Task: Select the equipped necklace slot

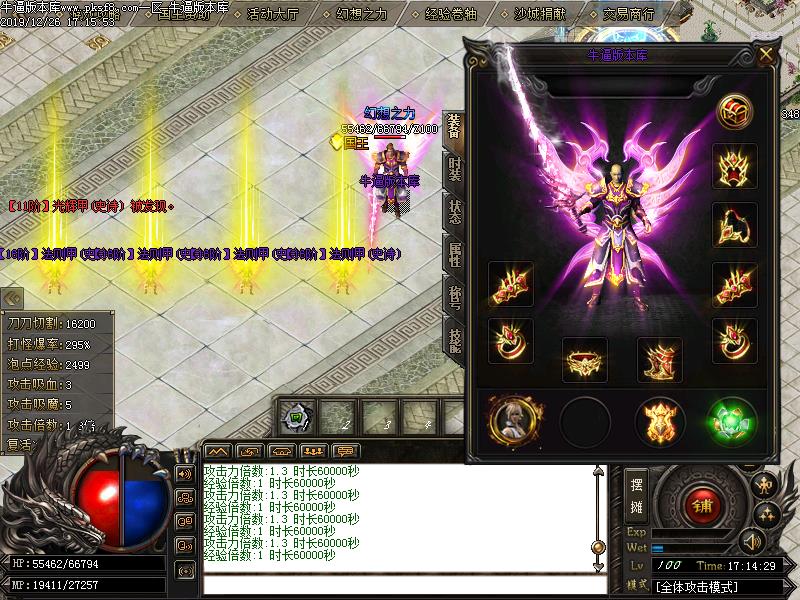Action: tap(735, 224)
